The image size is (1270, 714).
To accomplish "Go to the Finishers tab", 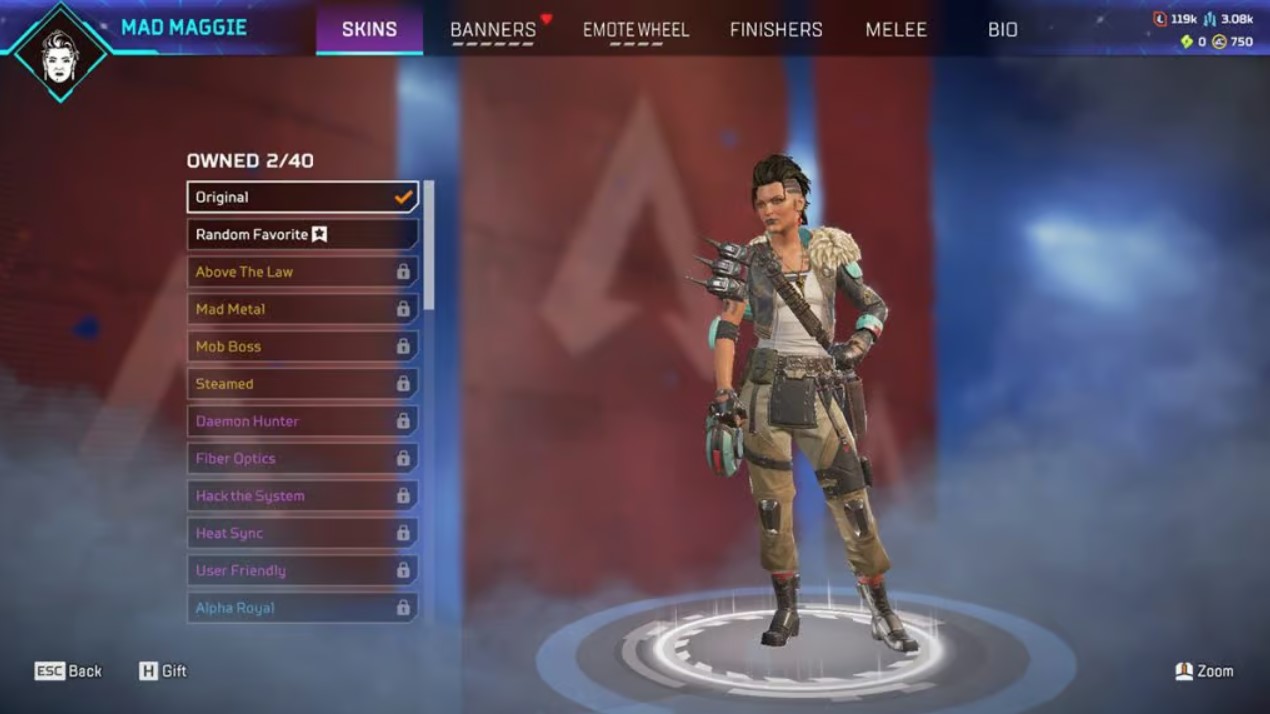I will (x=776, y=29).
